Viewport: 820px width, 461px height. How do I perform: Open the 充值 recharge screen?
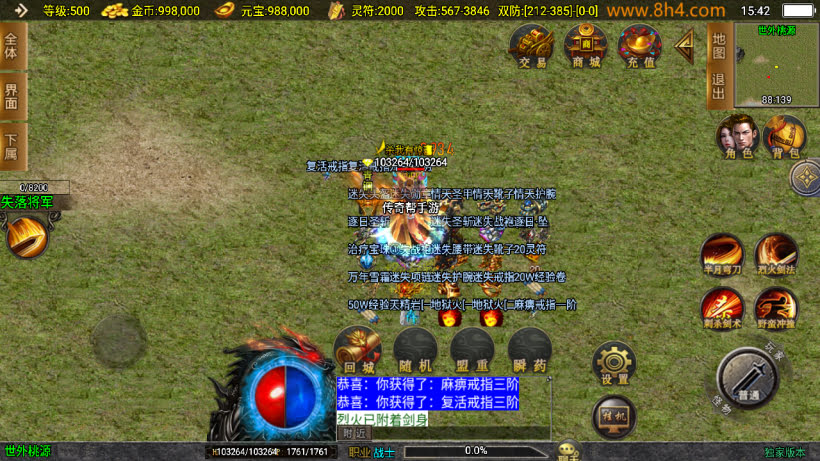click(x=640, y=46)
